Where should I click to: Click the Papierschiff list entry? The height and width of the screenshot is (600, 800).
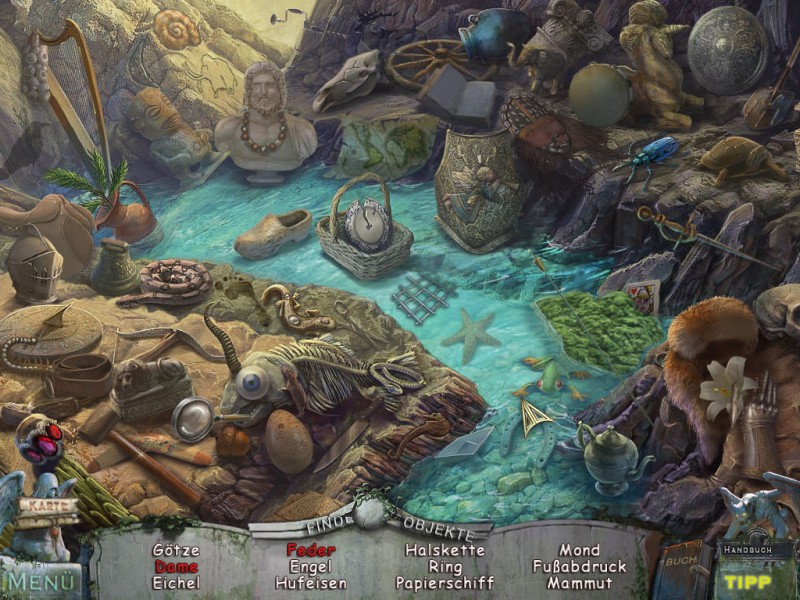444,582
